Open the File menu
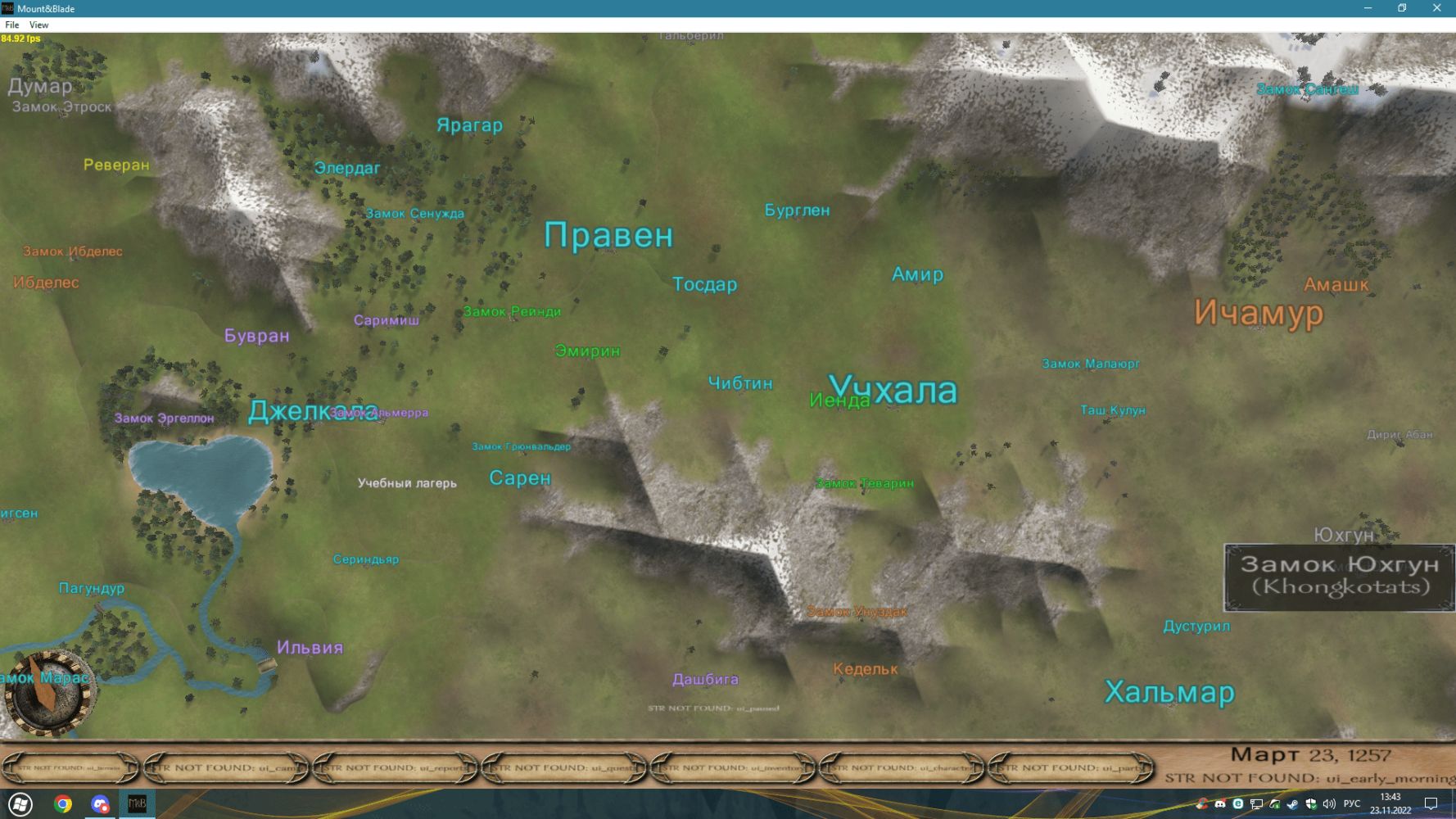Viewport: 1456px width, 819px height. click(12, 25)
